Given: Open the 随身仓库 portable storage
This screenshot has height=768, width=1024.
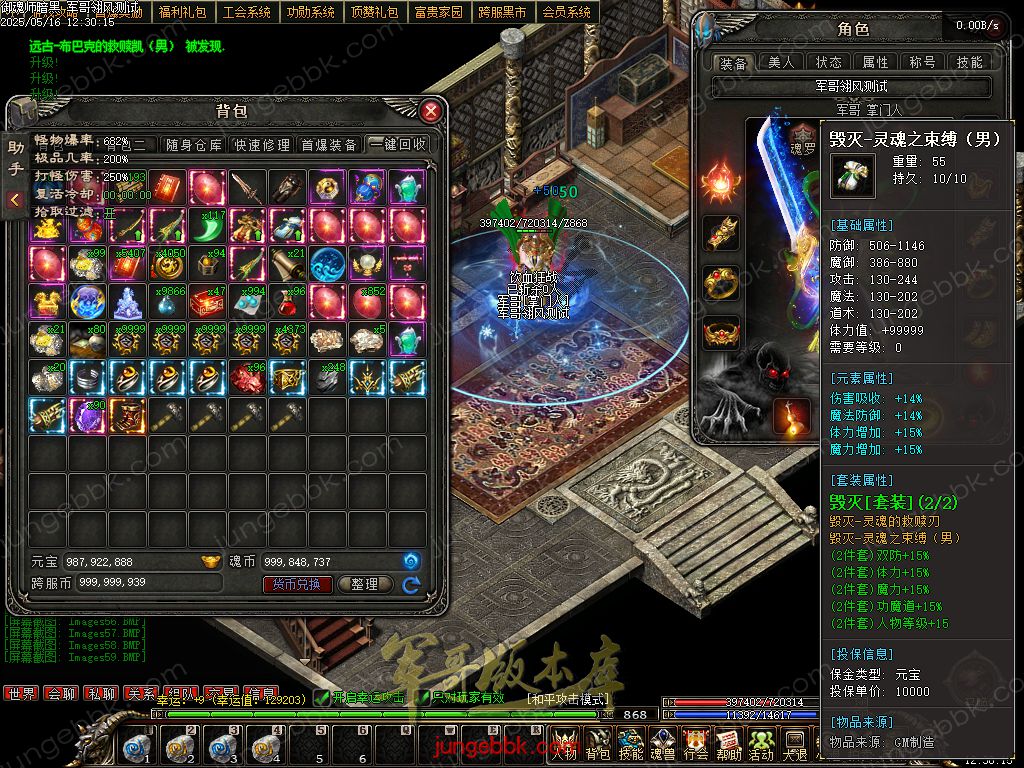Looking at the screenshot, I should [x=194, y=145].
